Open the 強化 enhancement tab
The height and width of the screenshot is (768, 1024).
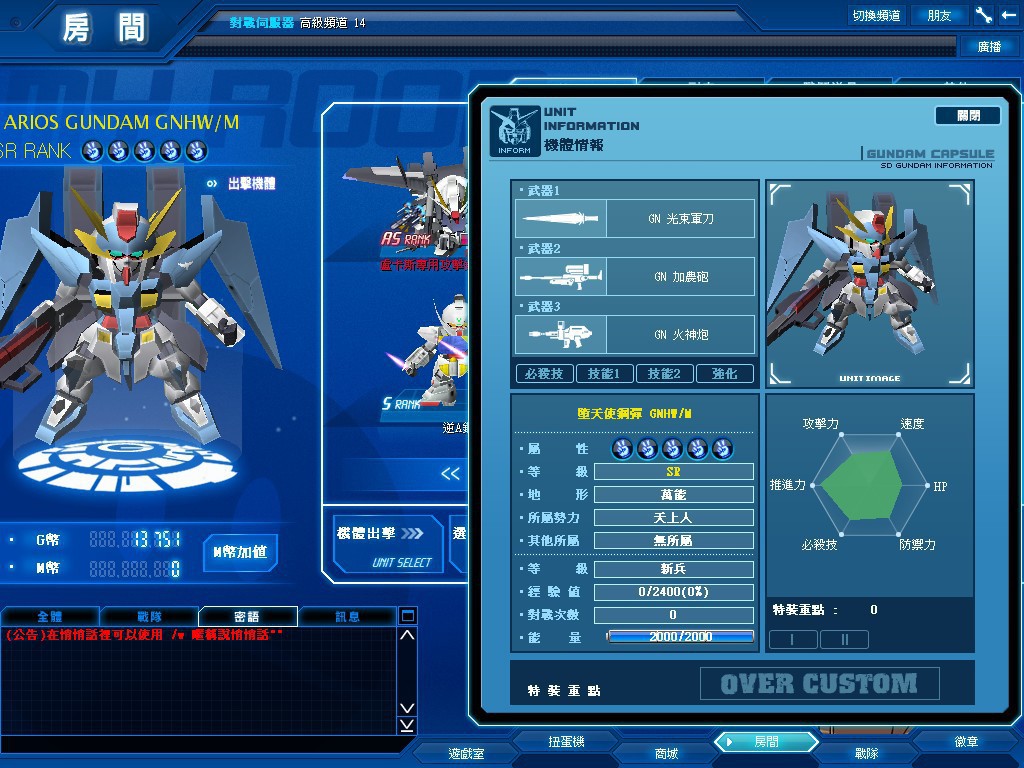click(x=725, y=374)
